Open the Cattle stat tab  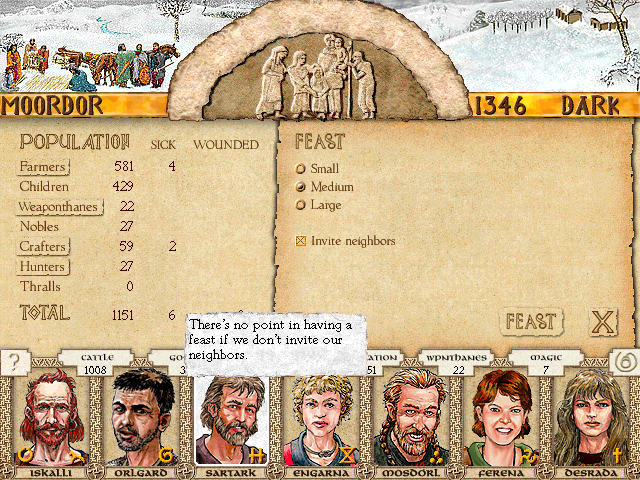(97, 363)
